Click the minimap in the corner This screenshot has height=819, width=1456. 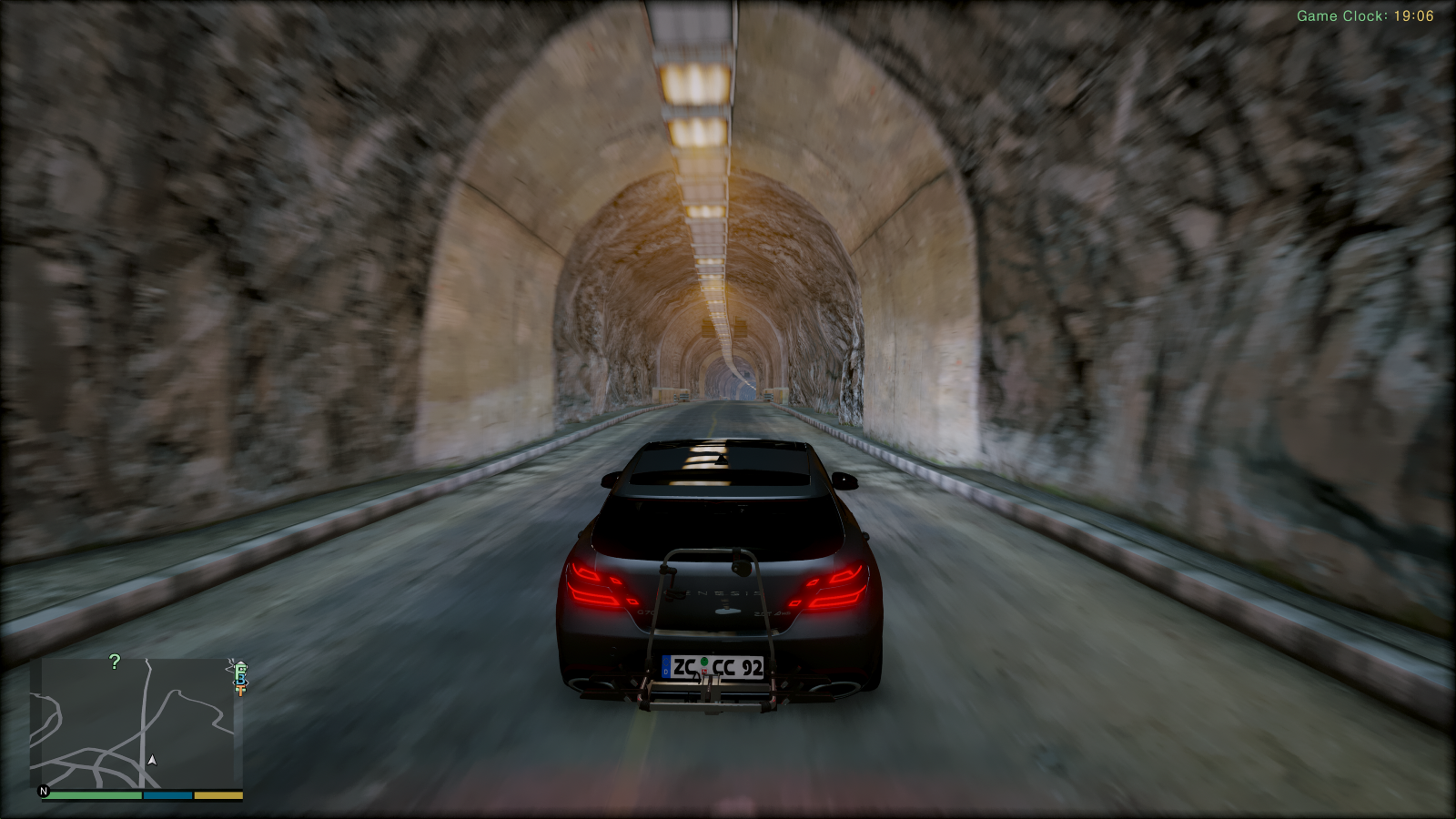coord(136,723)
